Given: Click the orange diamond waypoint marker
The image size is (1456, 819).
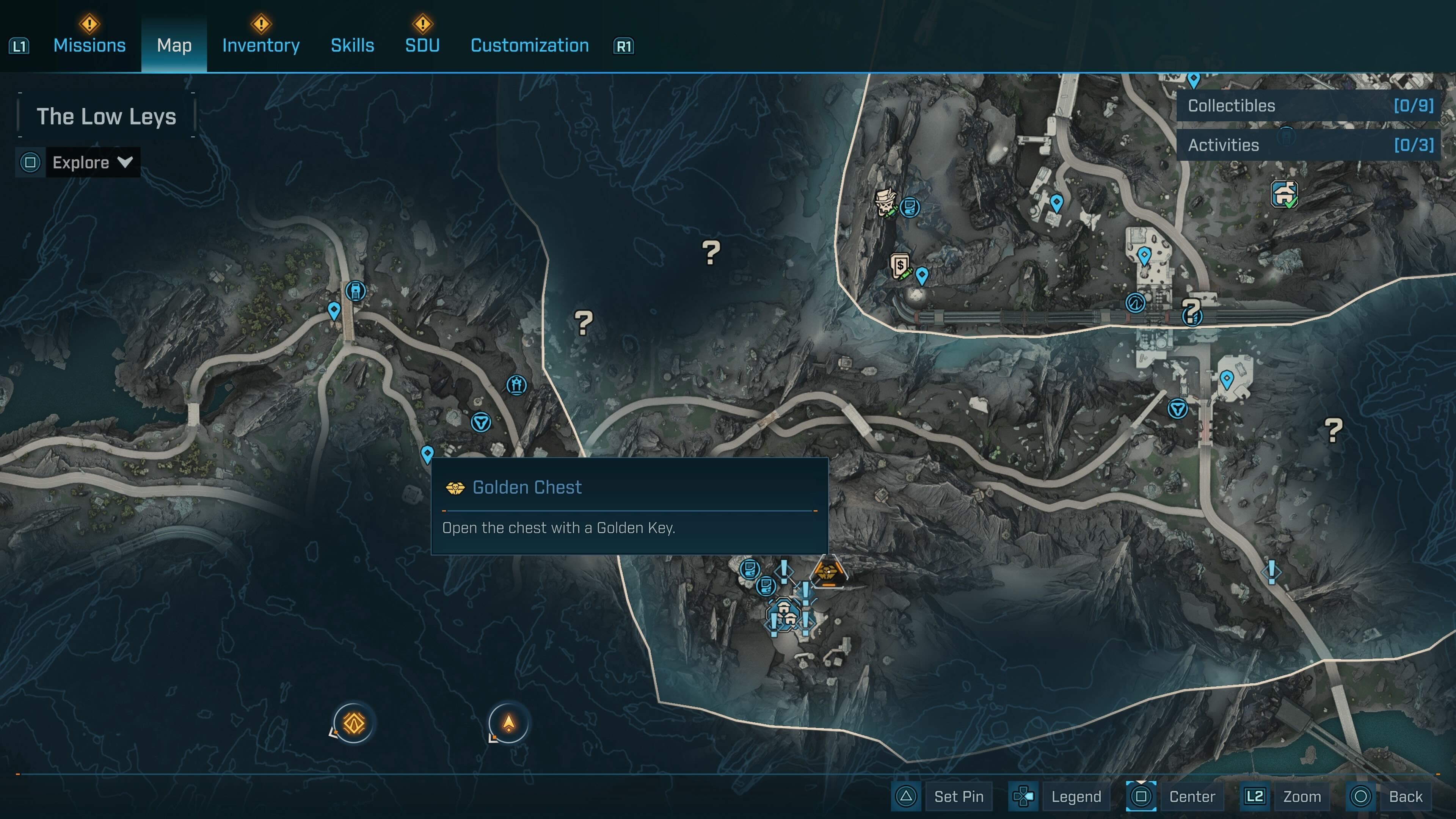Looking at the screenshot, I should [x=354, y=723].
